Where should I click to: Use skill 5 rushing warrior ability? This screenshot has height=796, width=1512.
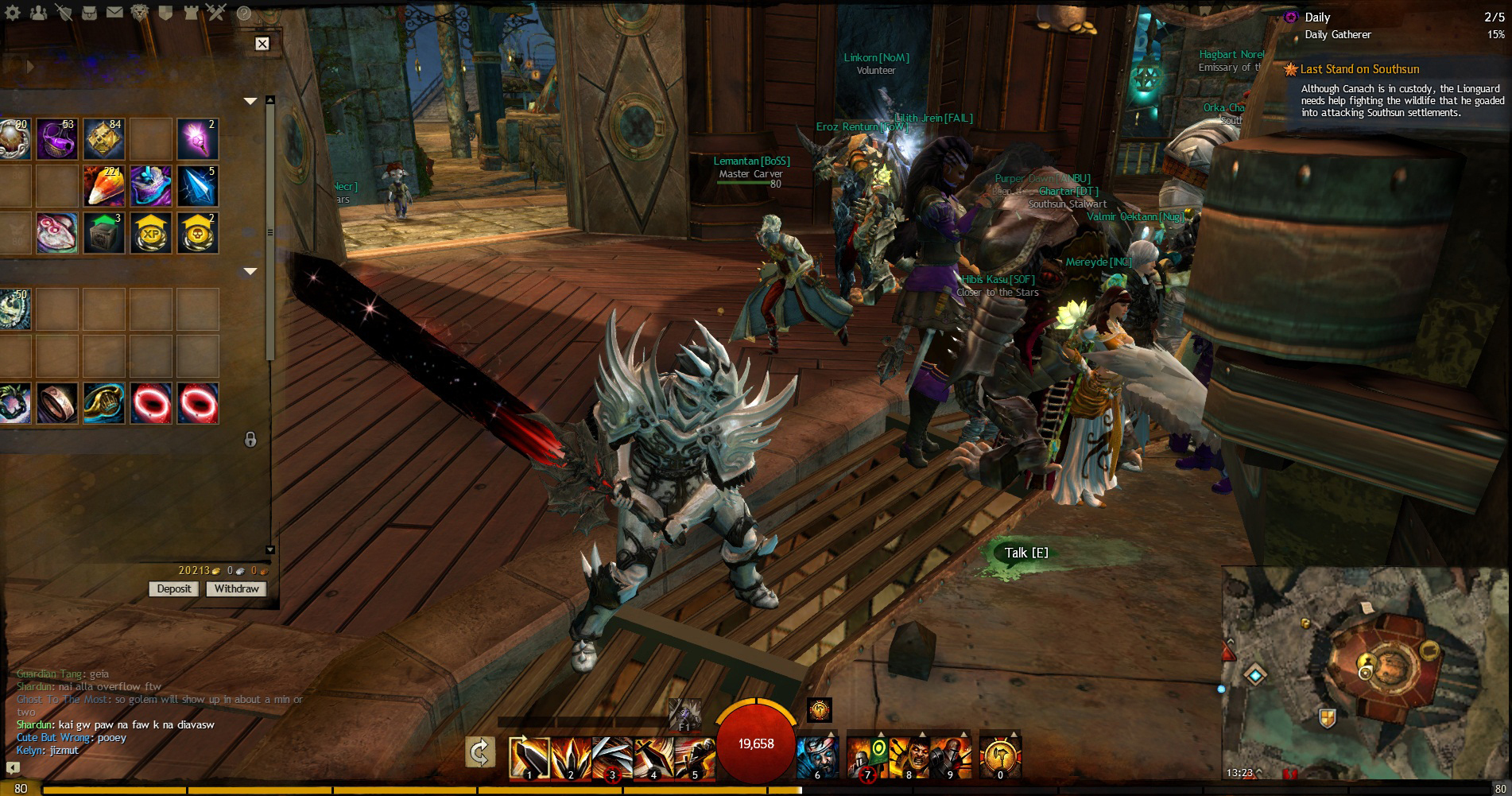point(695,757)
